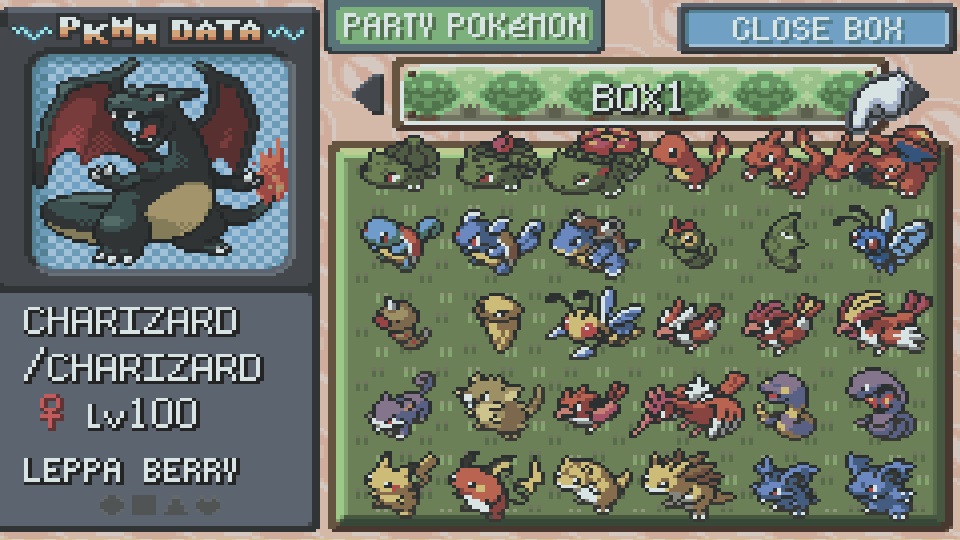This screenshot has width=960, height=540.
Task: Choose Blastoise from the box
Action: 590,242
